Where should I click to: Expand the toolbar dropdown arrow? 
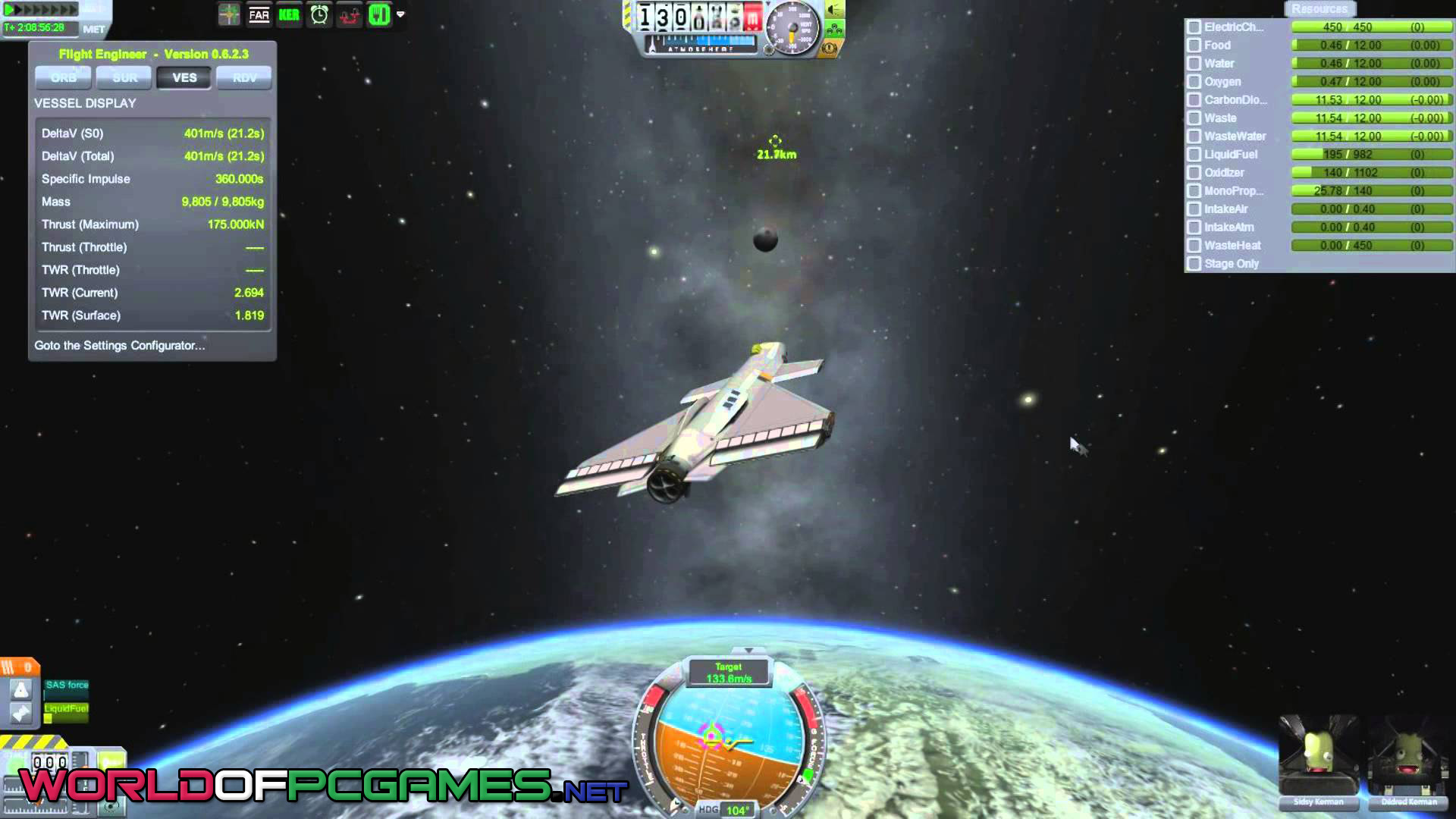400,14
